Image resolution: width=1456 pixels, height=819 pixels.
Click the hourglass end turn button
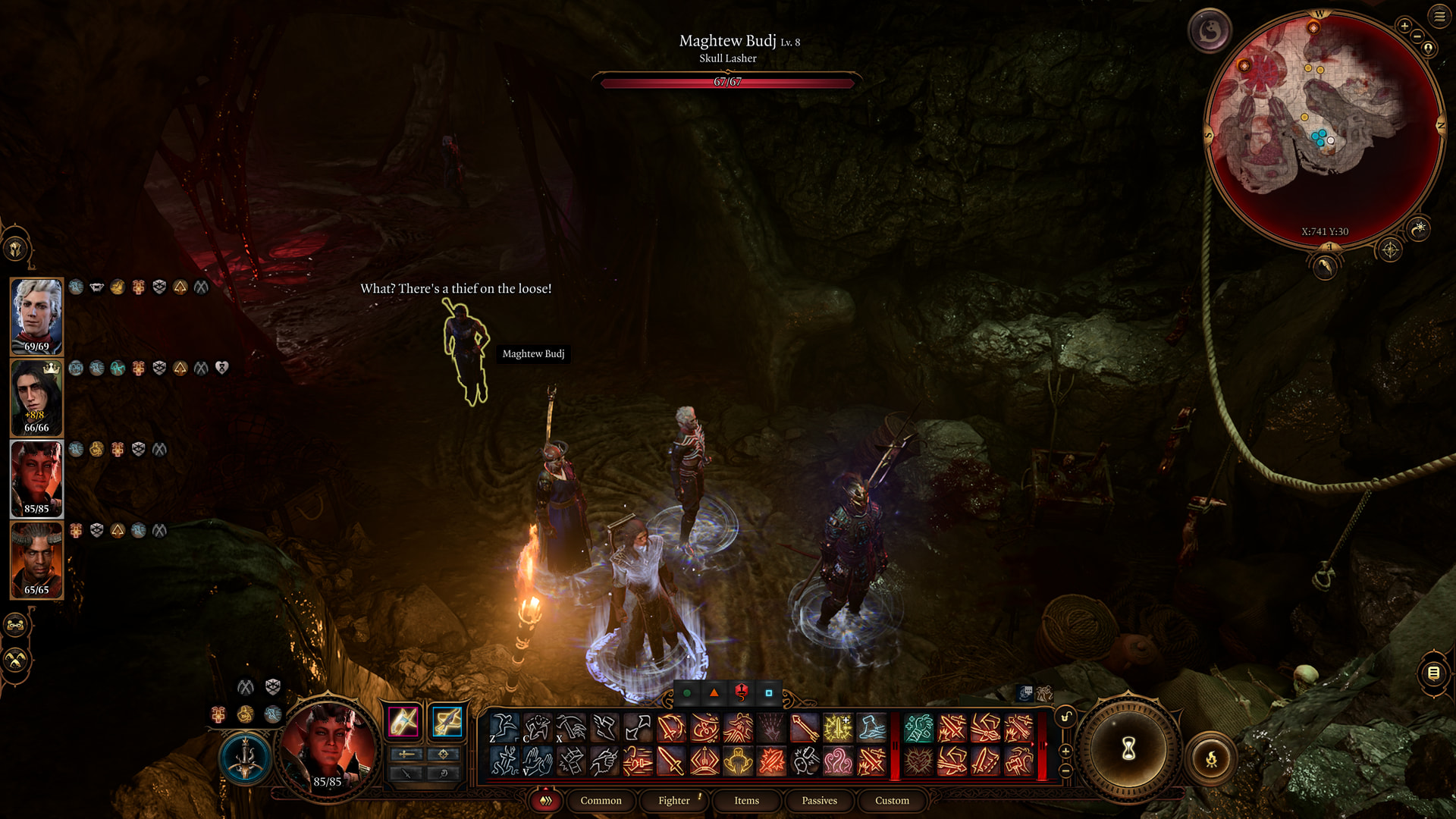[1128, 749]
